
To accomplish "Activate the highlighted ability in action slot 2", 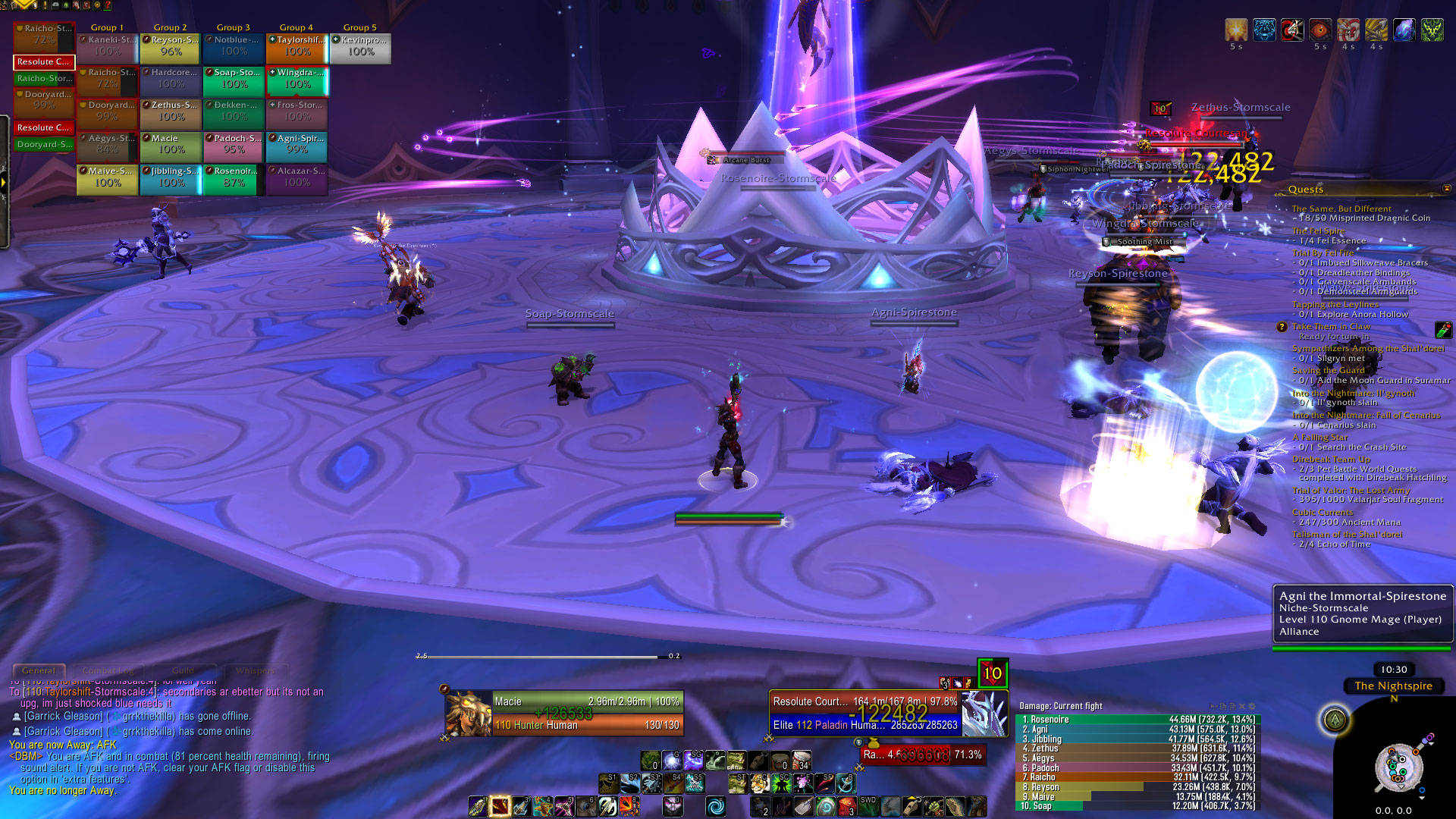I will pos(500,806).
